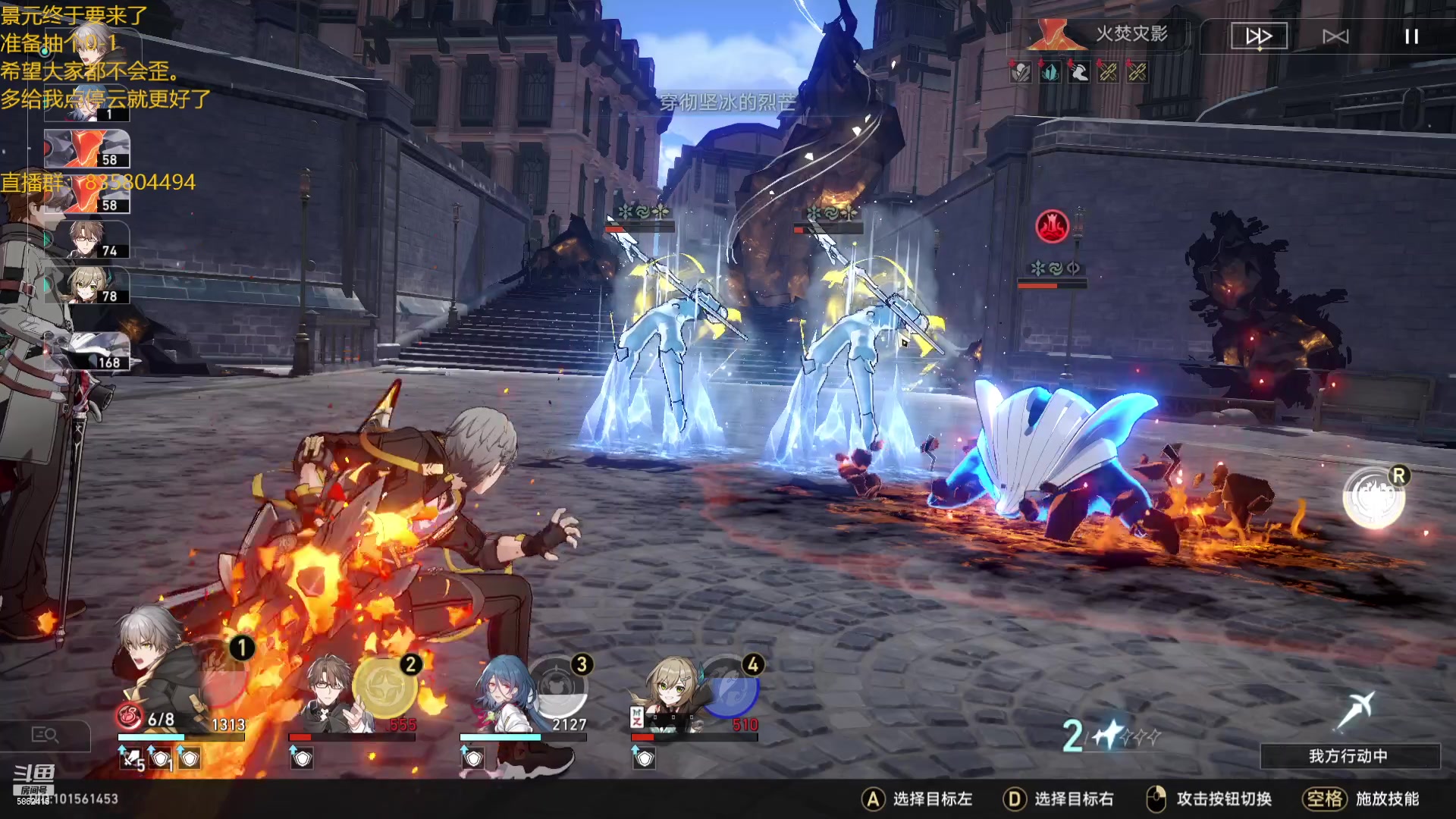Activate the third character's ultimate icon
This screenshot has width=1456, height=819.
tap(559, 687)
